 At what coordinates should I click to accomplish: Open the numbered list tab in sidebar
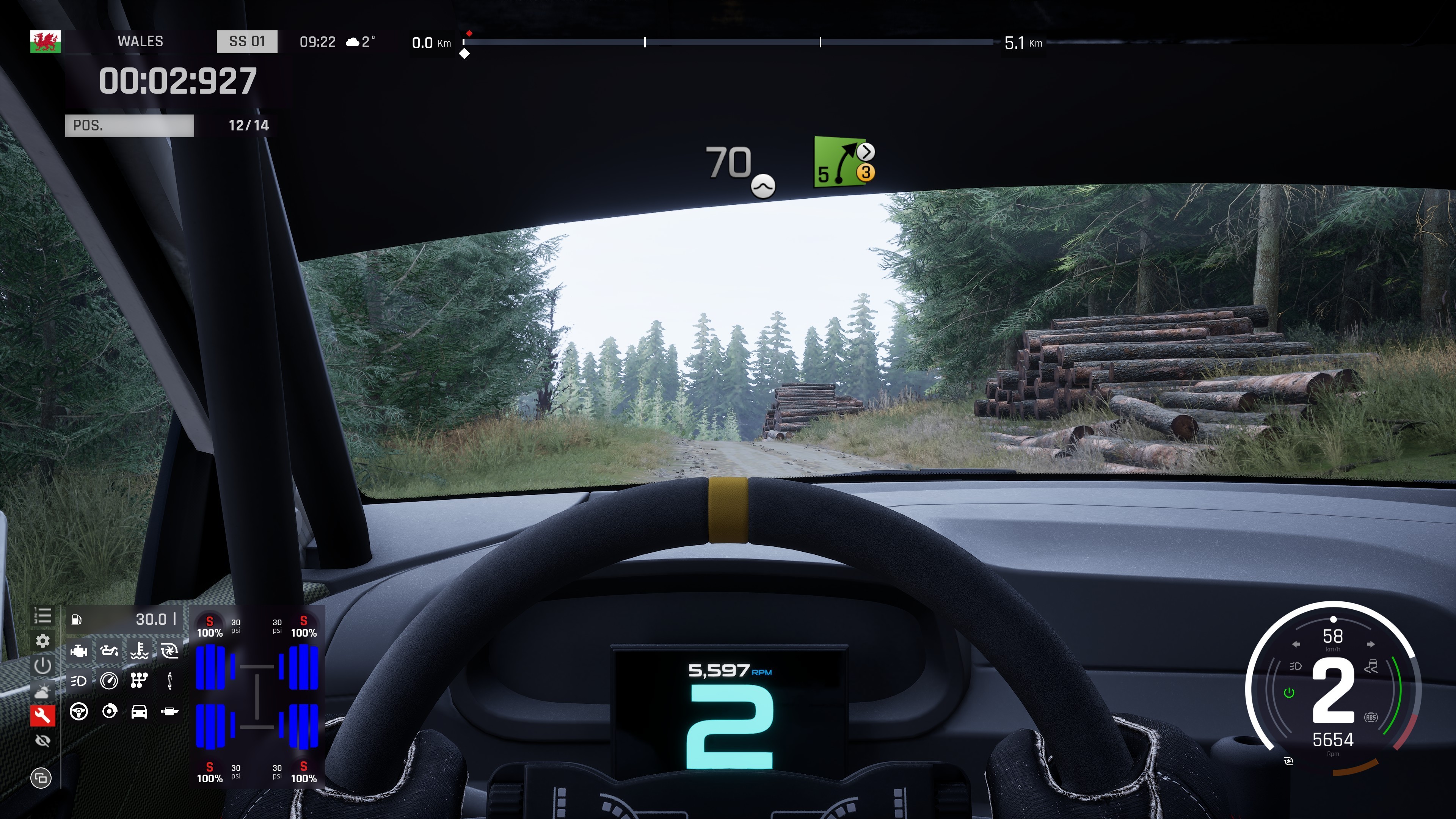(x=43, y=616)
